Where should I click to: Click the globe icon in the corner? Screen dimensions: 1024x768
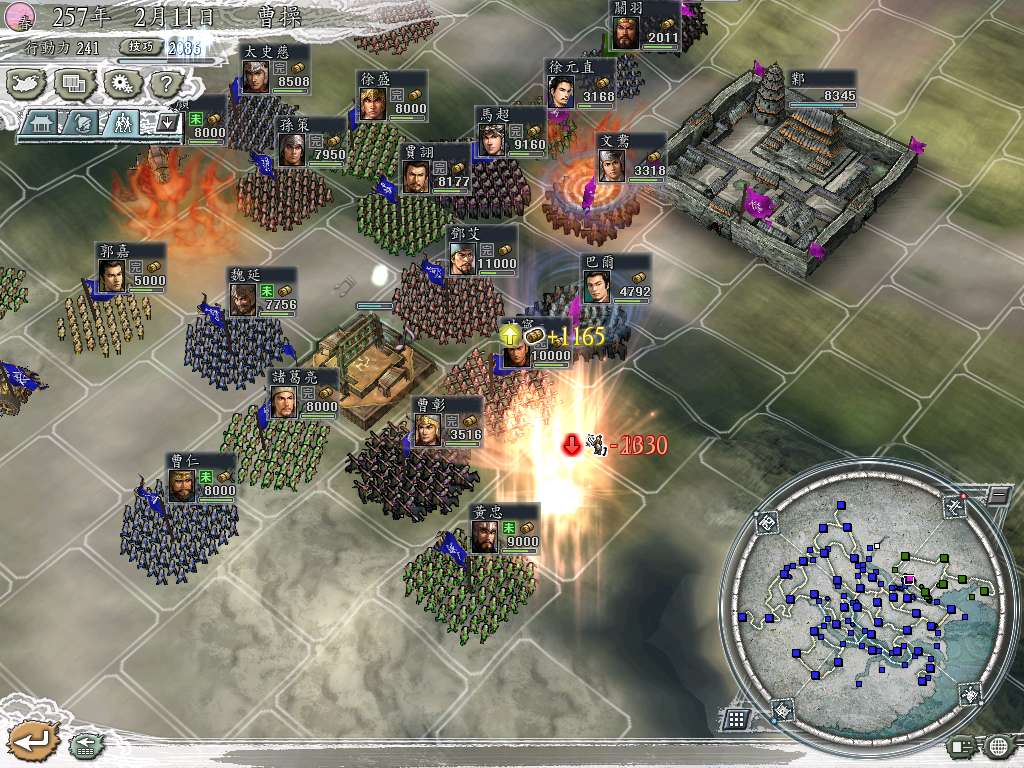pos(999,745)
